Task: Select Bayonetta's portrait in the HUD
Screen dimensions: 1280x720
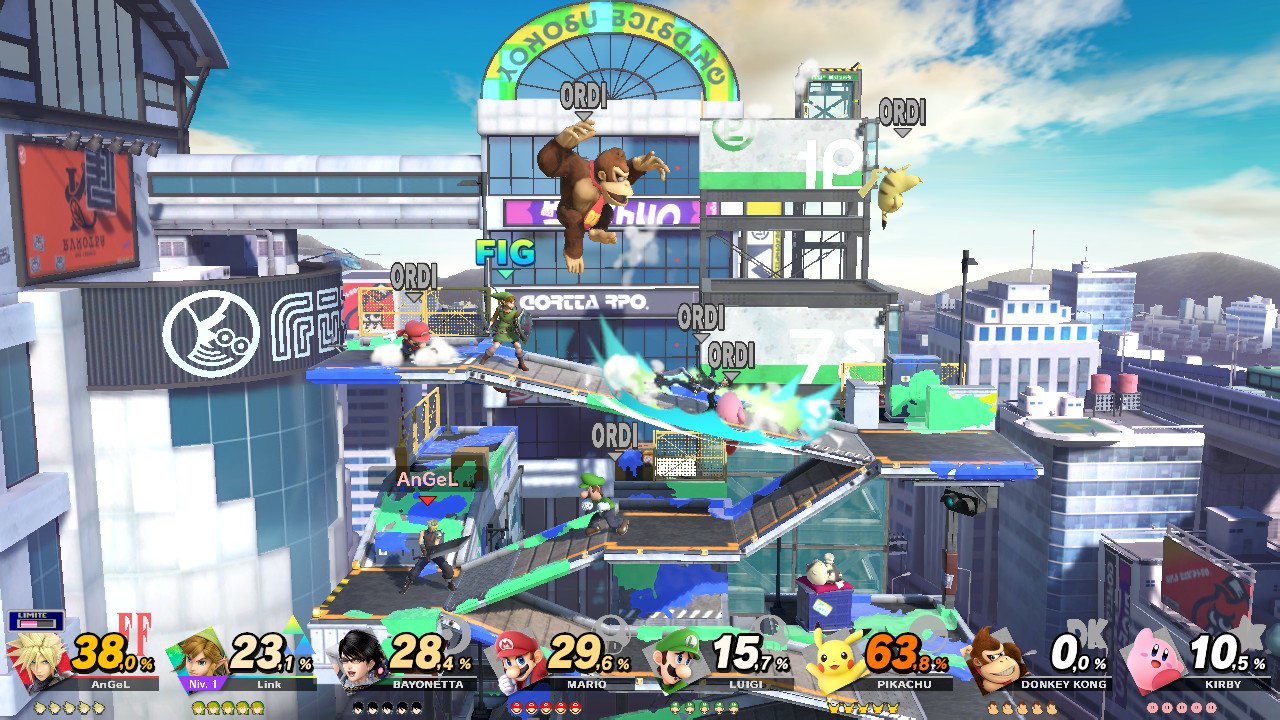Action: (362, 658)
